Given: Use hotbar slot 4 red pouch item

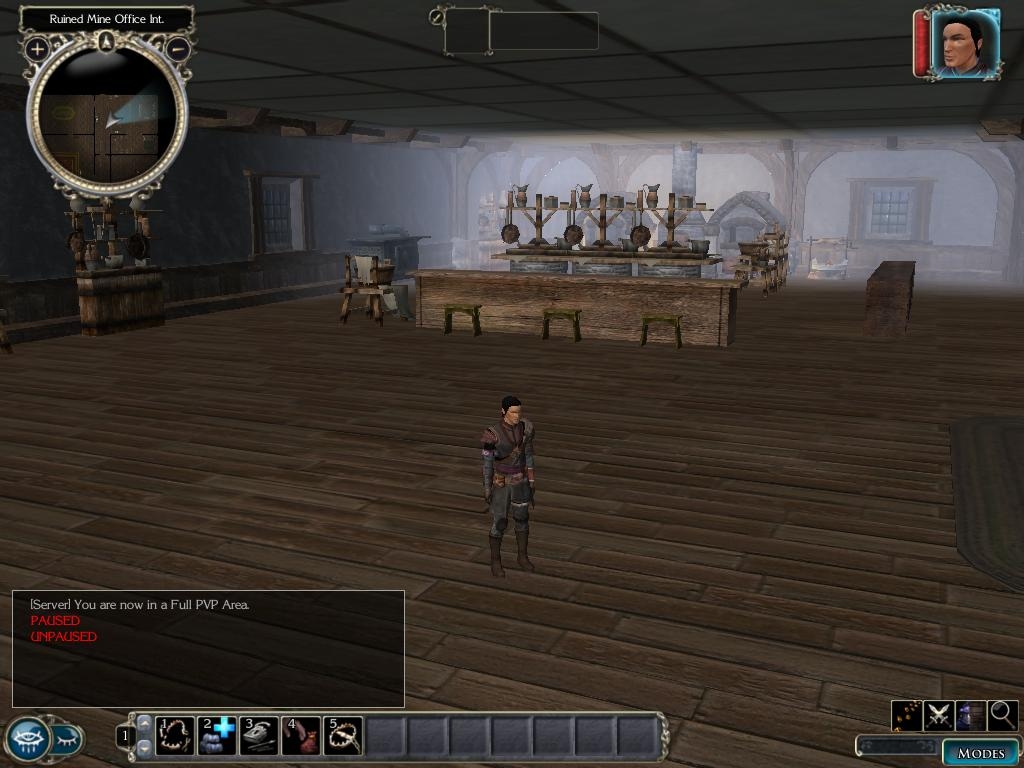Looking at the screenshot, I should (x=301, y=736).
